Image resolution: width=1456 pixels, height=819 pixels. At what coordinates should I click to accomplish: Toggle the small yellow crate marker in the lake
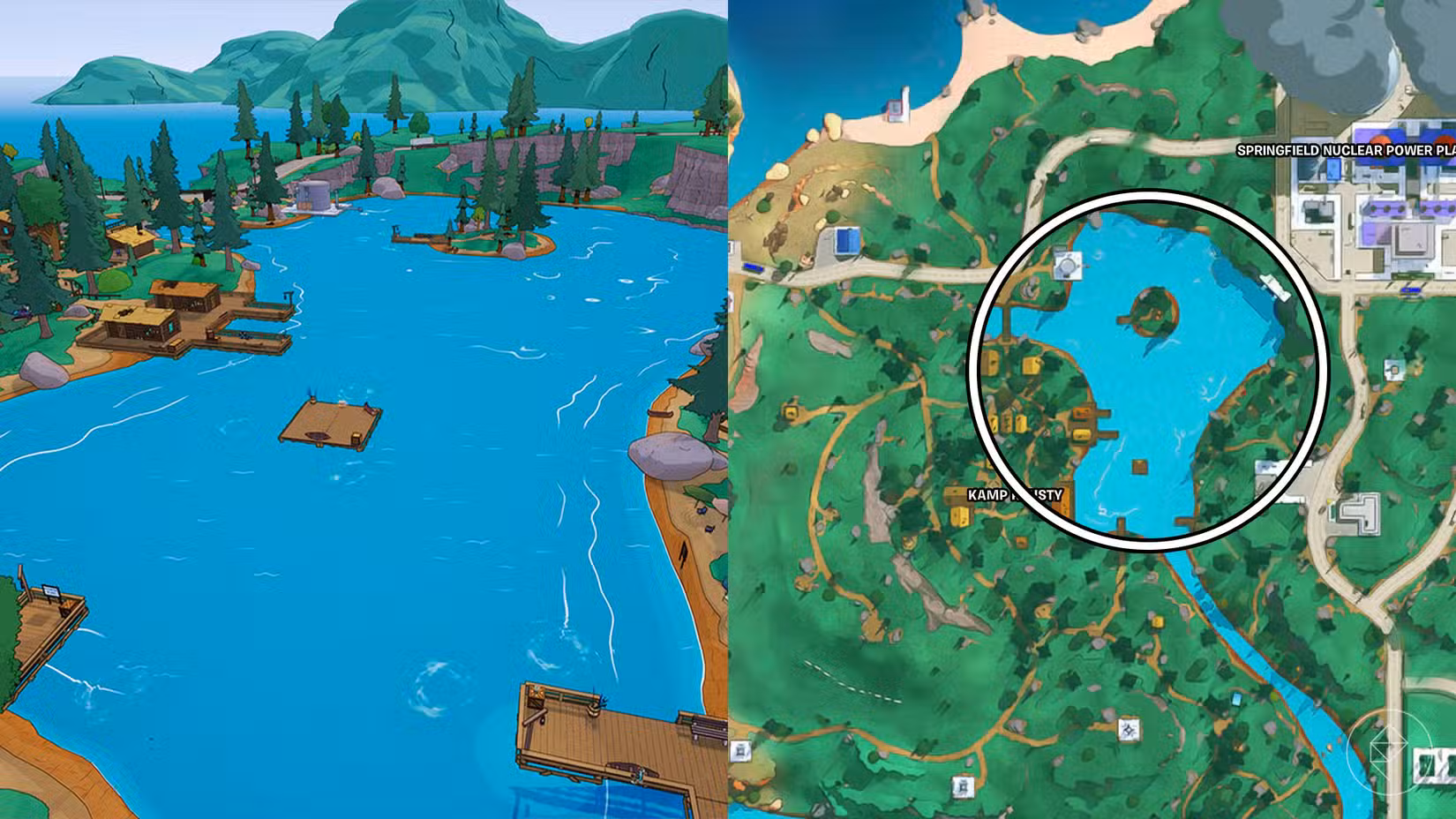click(1138, 467)
